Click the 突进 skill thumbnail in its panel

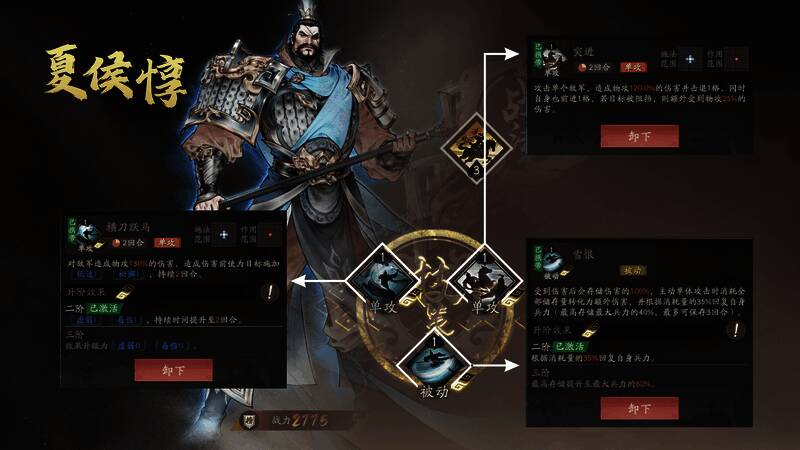coord(549,60)
